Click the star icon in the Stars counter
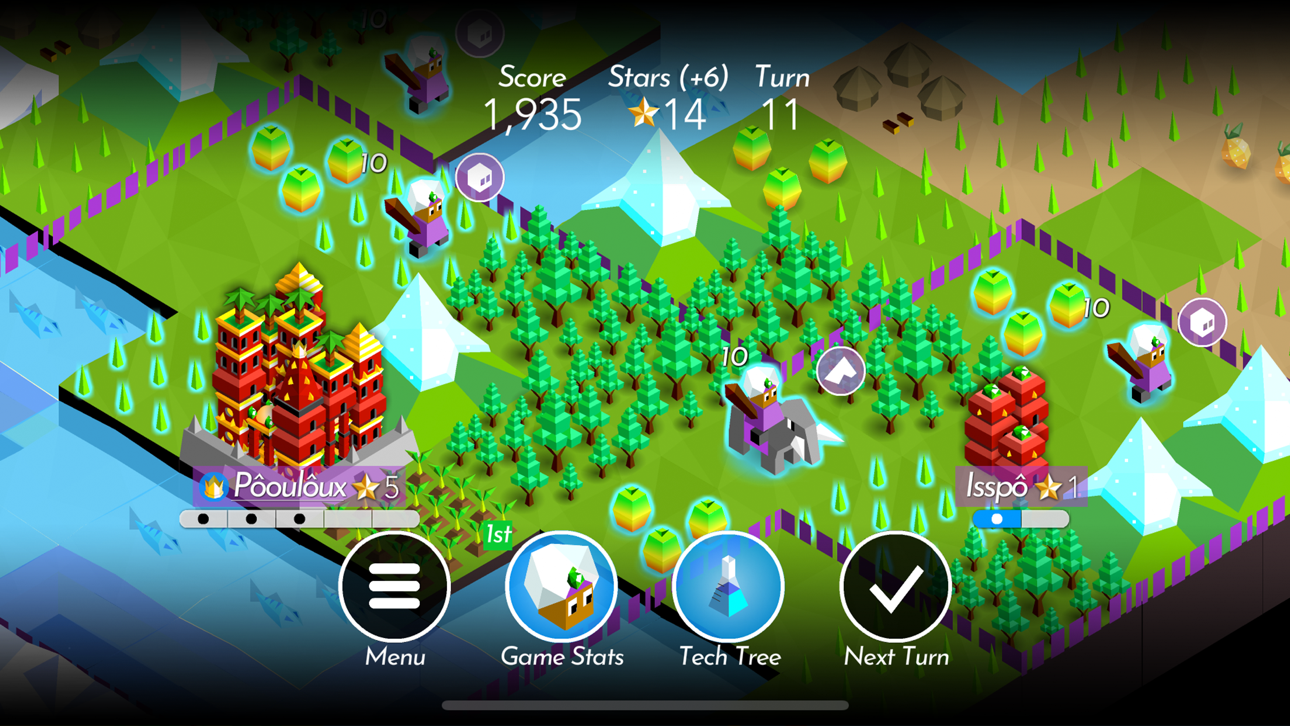This screenshot has width=1290, height=726. (x=645, y=114)
